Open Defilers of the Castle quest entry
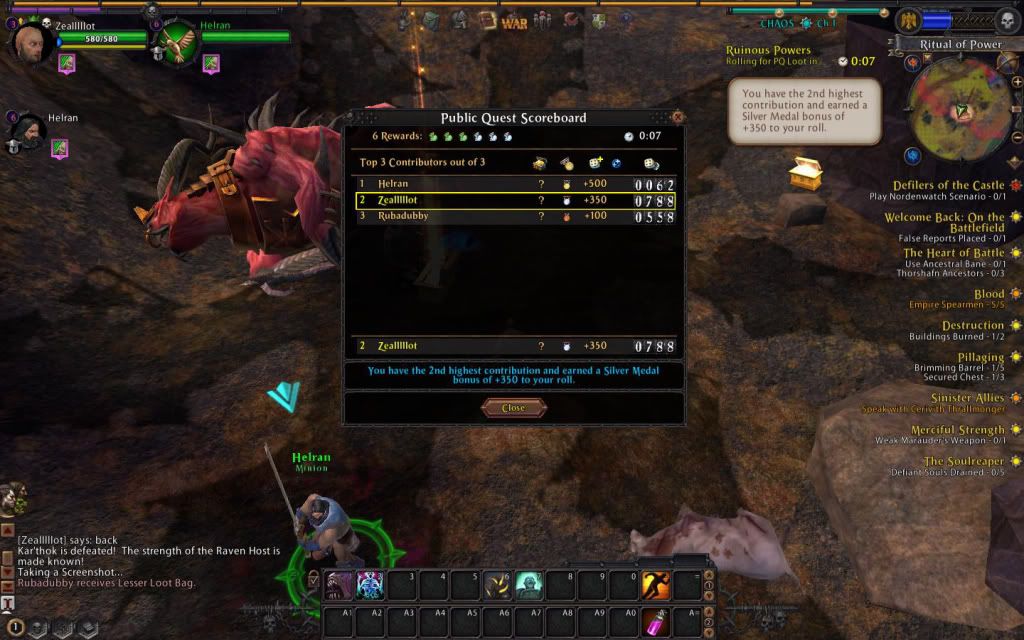 click(x=948, y=185)
